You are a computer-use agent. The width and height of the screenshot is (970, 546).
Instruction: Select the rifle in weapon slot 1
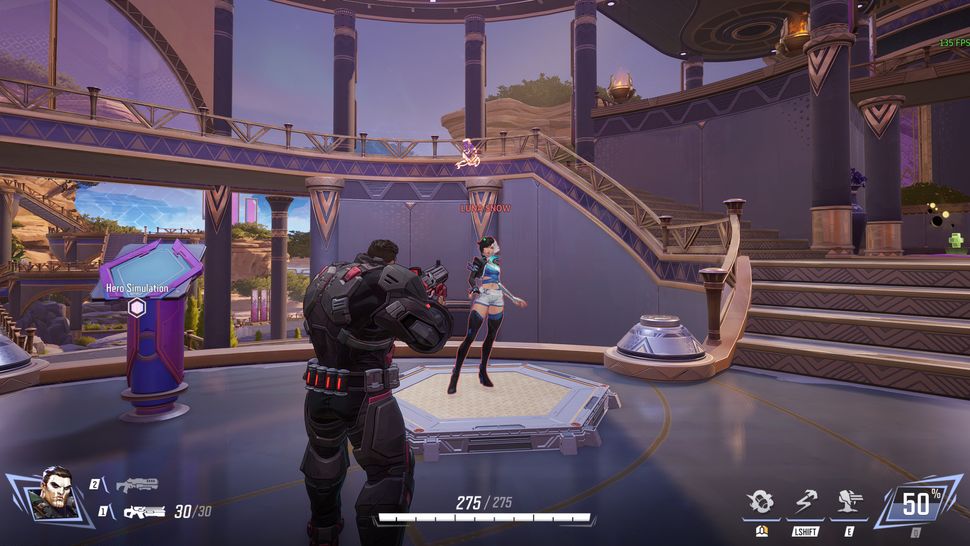click(143, 512)
